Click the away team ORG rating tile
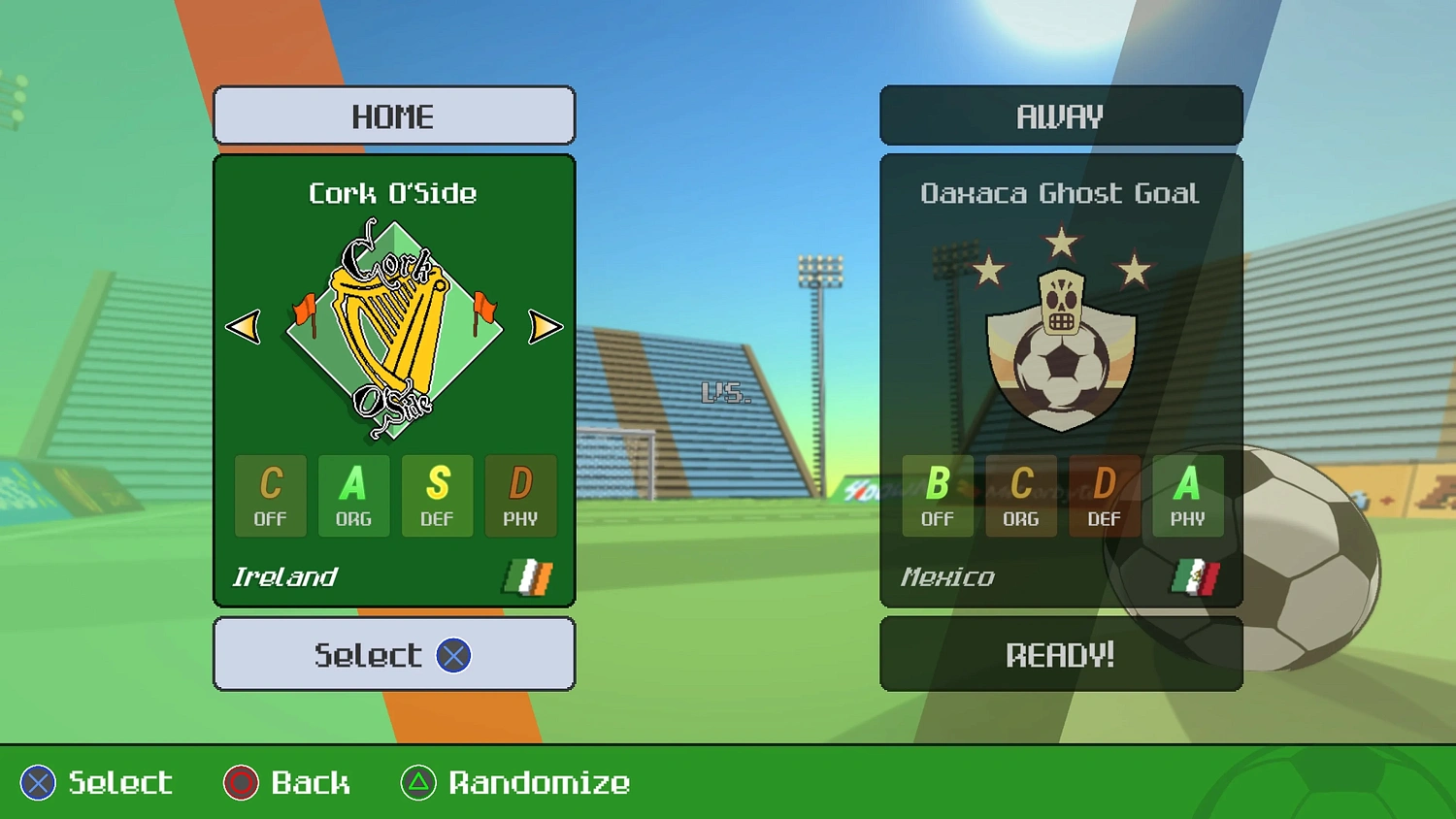 click(x=1020, y=496)
